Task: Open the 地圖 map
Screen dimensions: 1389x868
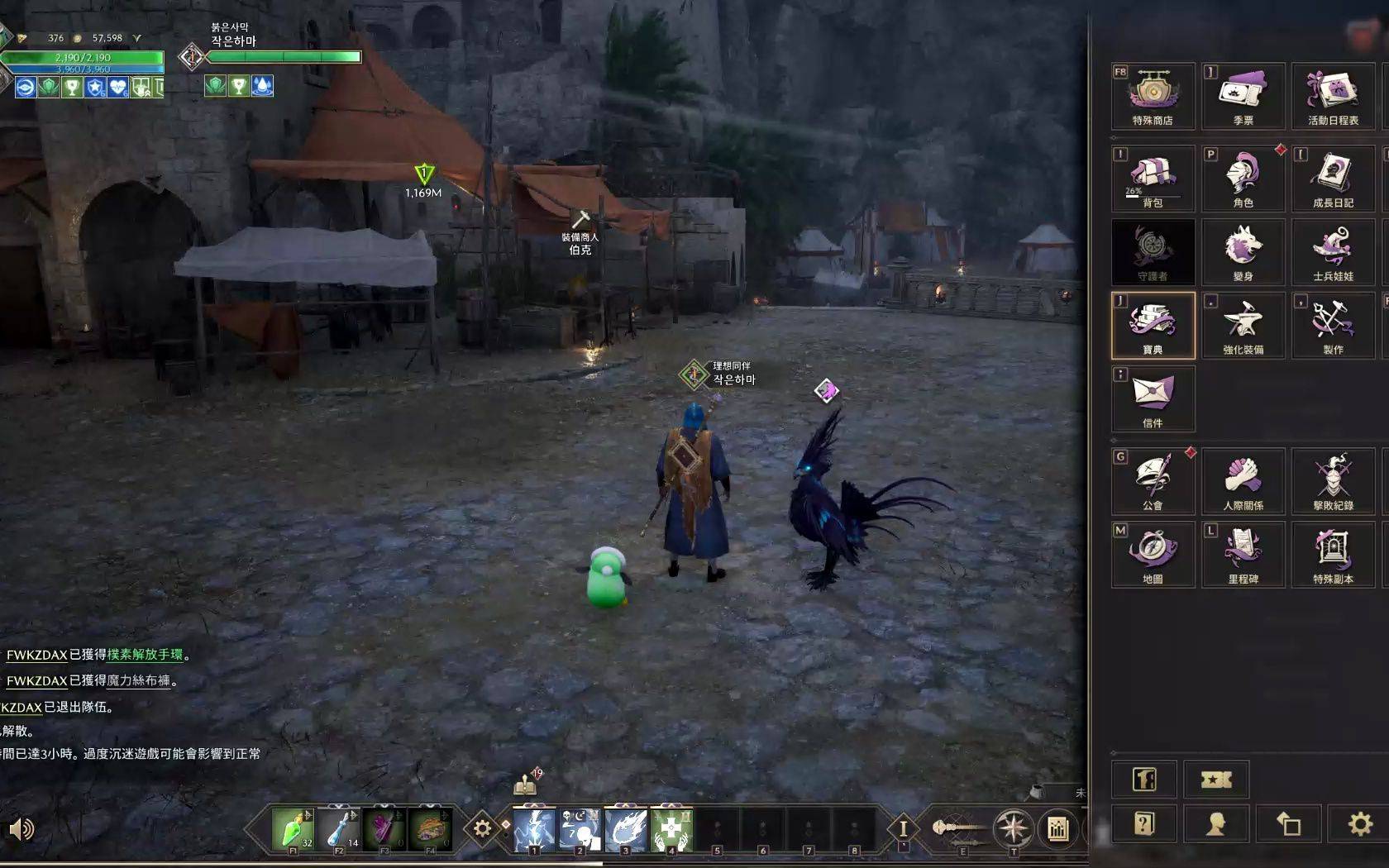Action: click(x=1153, y=553)
